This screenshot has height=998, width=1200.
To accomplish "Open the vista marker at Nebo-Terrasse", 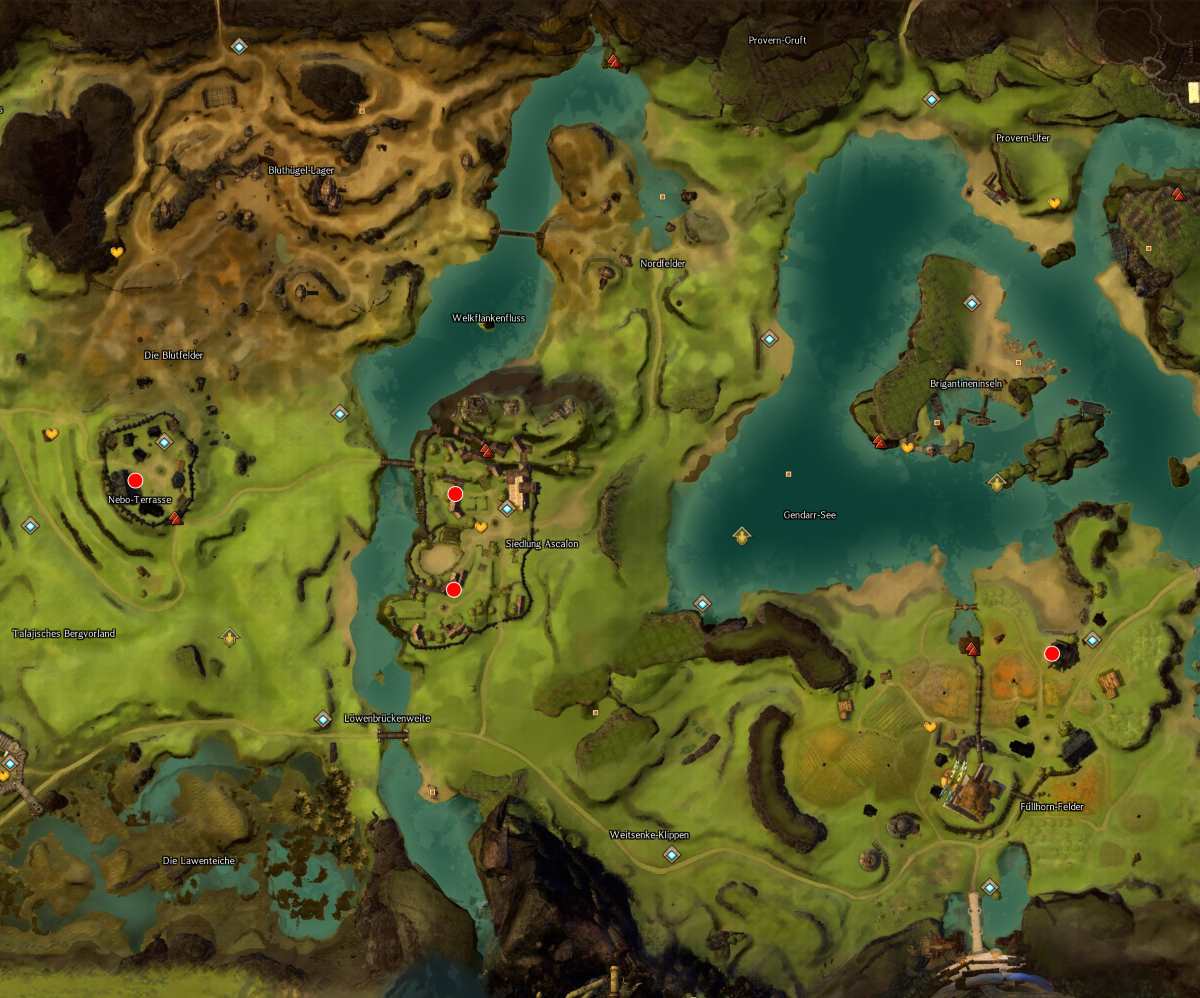I will [176, 518].
